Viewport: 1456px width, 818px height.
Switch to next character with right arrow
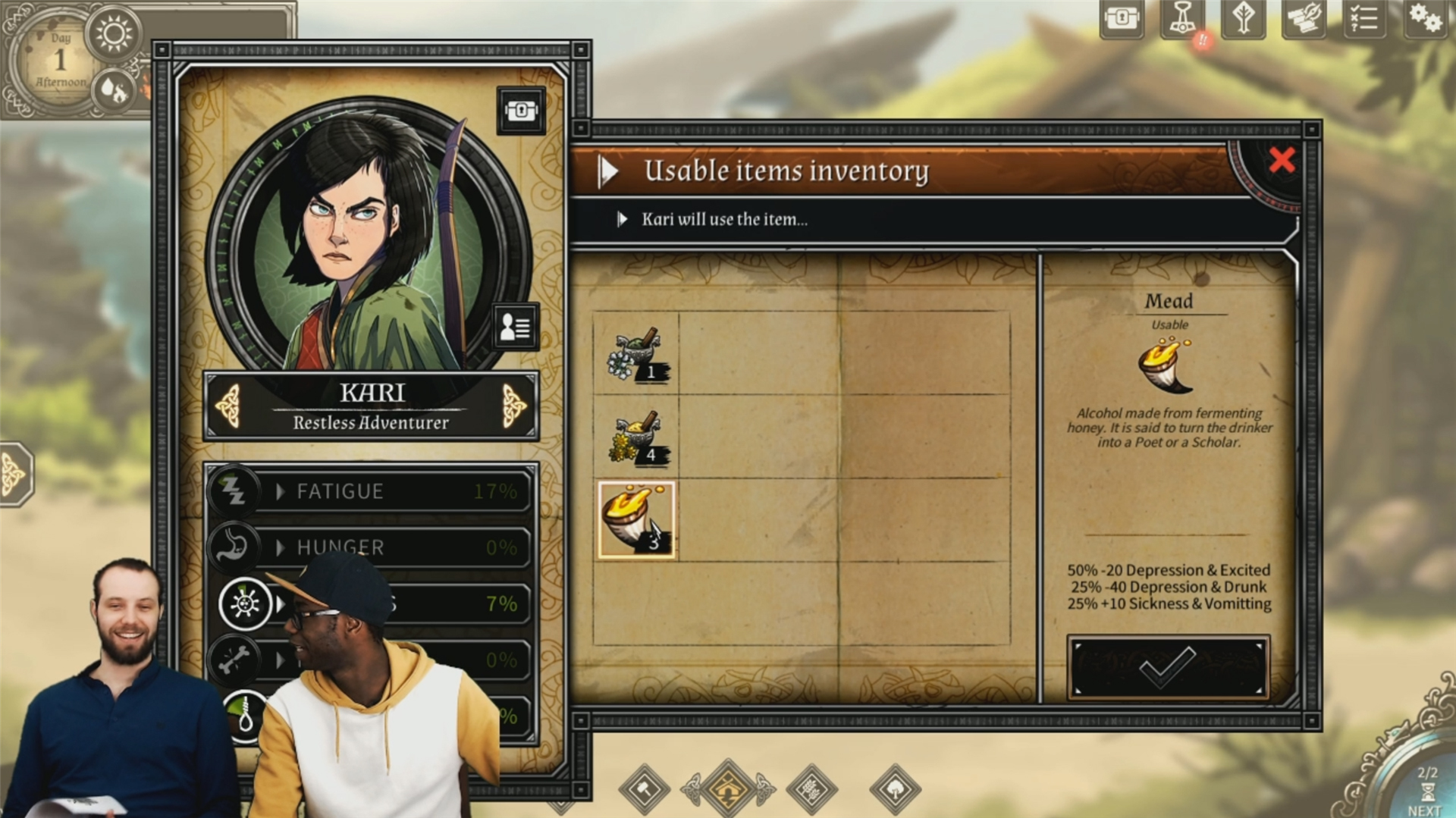(513, 405)
